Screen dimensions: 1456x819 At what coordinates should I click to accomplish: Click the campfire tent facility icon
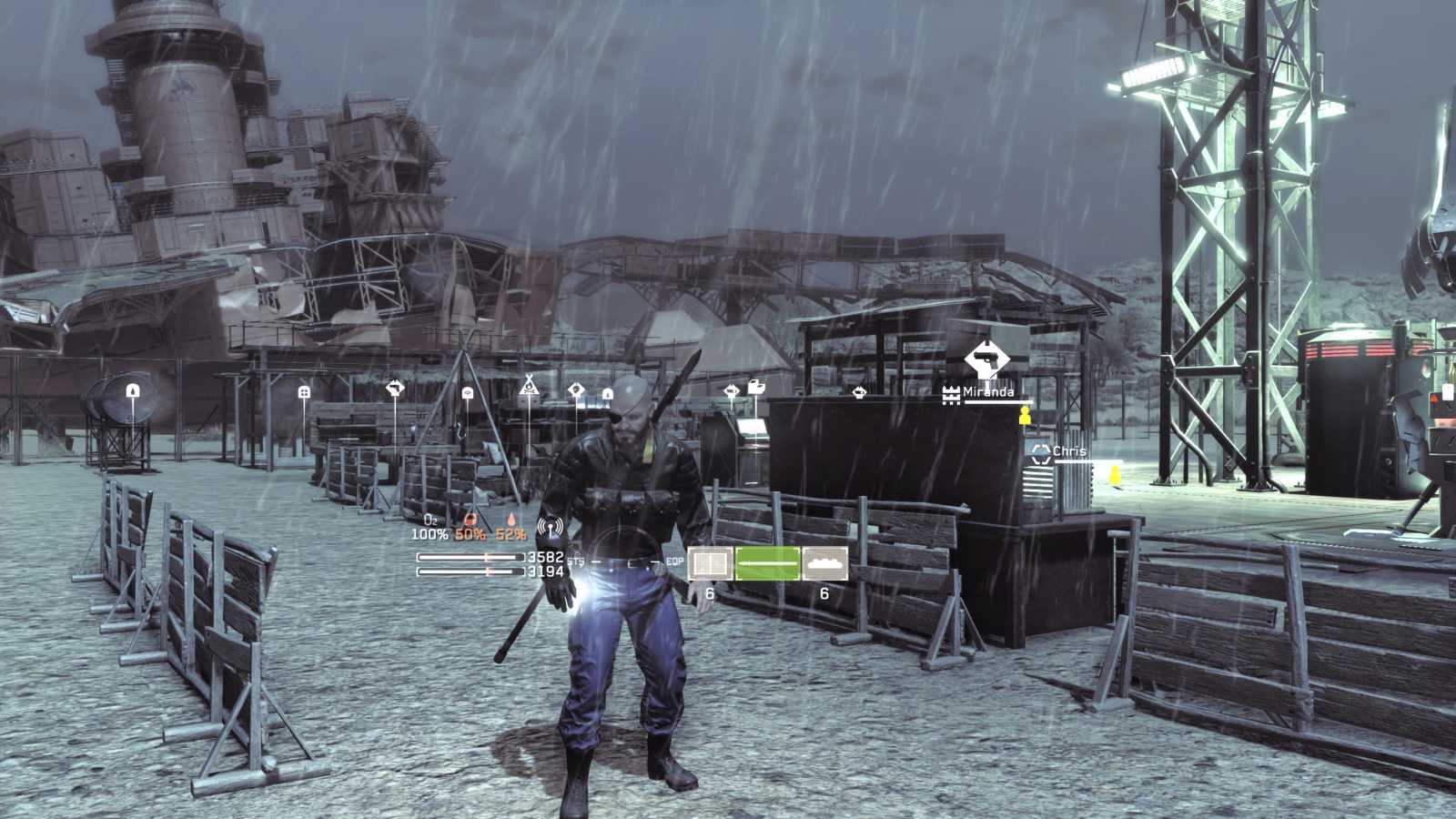click(529, 385)
